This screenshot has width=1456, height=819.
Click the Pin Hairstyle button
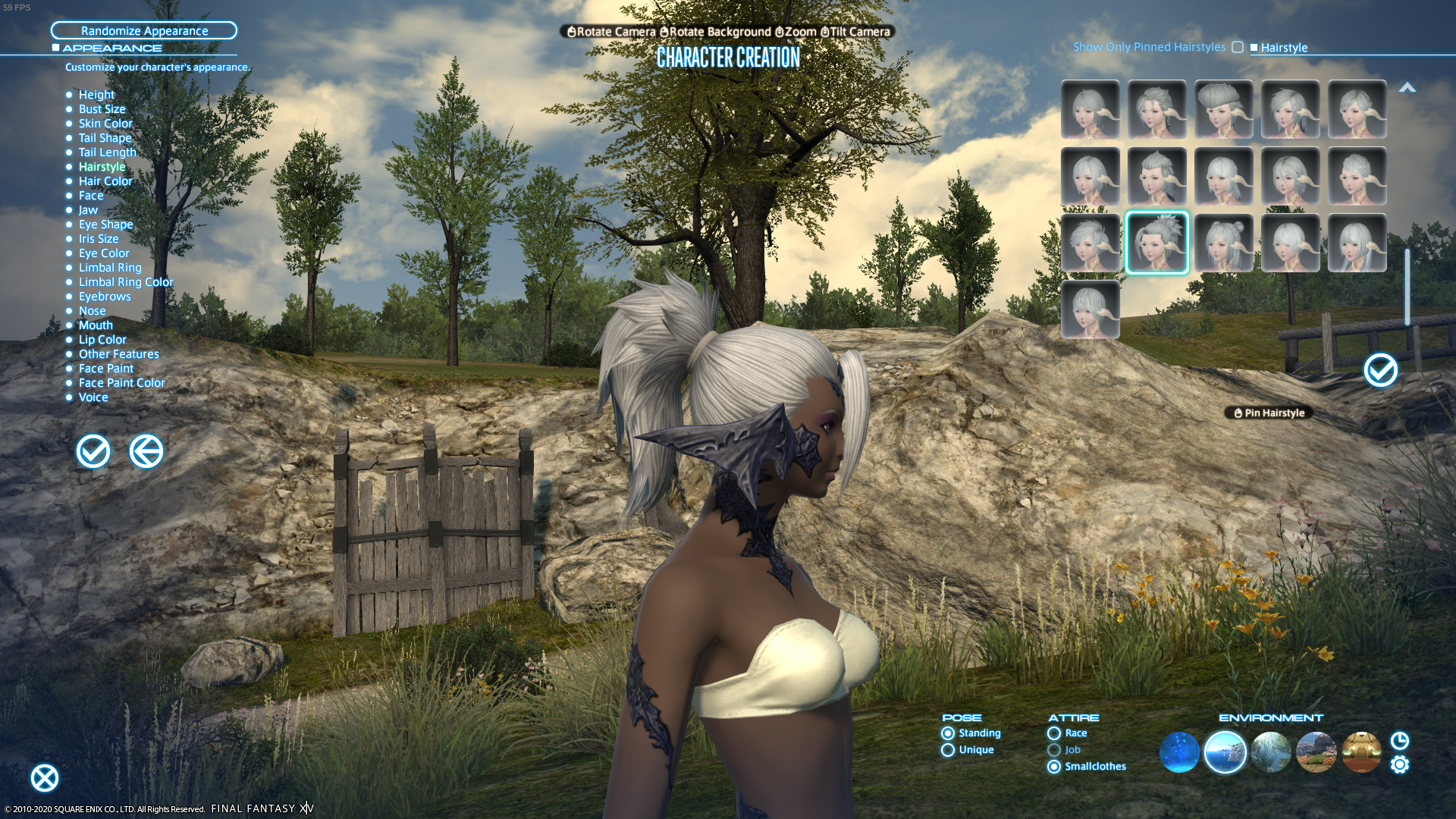pos(1268,413)
